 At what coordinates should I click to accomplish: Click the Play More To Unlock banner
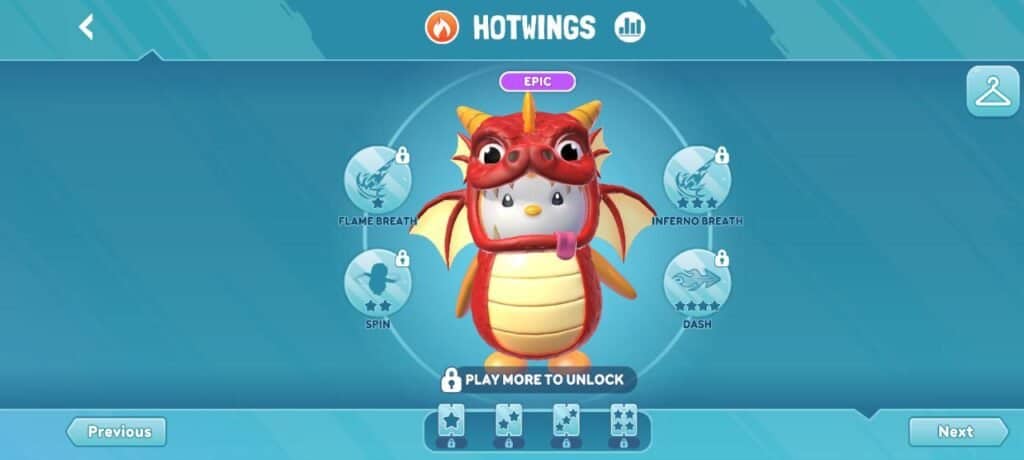pos(537,380)
